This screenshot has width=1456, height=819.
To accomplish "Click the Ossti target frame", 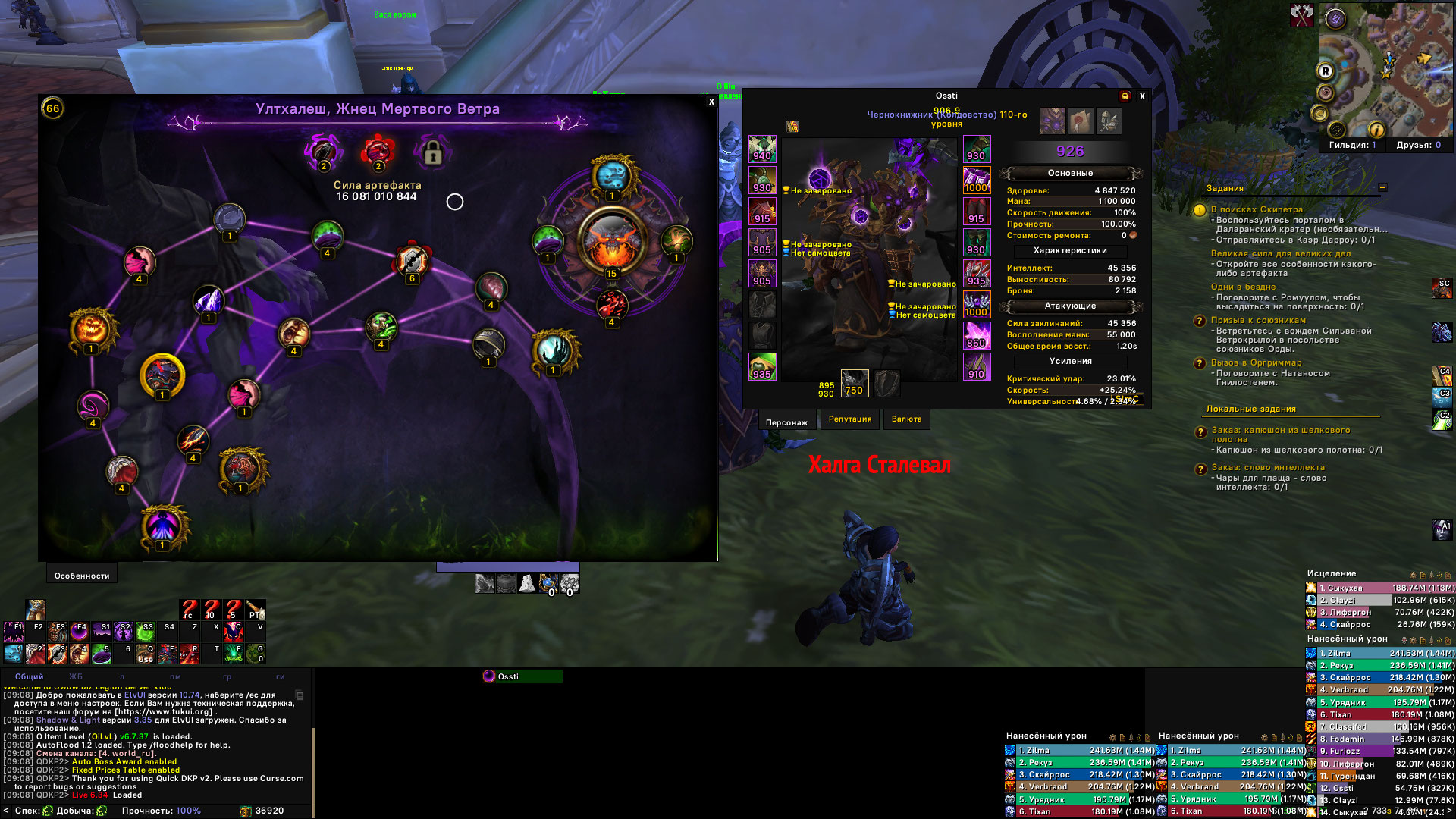I will (522, 676).
